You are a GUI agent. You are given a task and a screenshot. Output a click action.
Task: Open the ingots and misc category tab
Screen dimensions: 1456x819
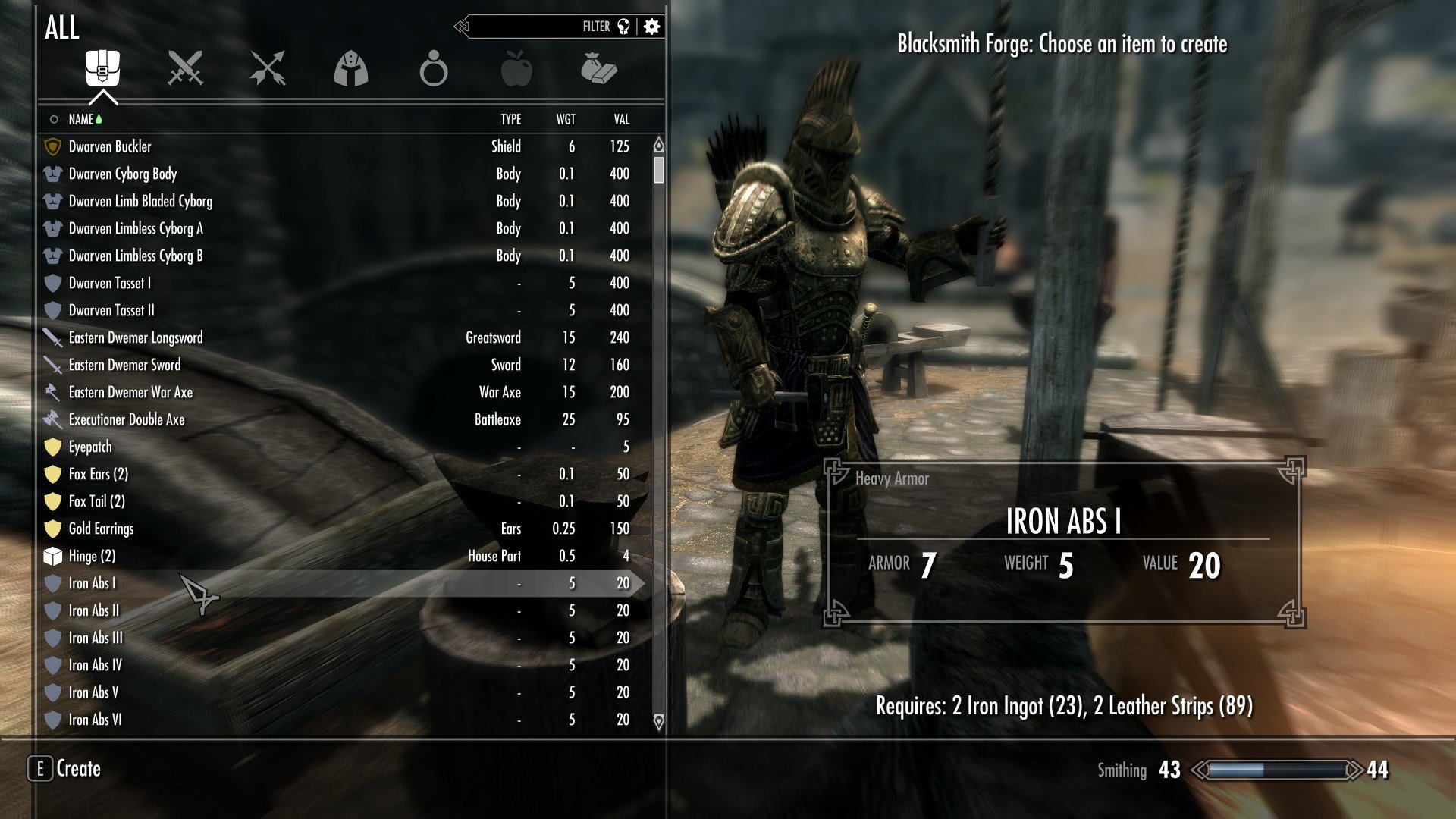[598, 68]
